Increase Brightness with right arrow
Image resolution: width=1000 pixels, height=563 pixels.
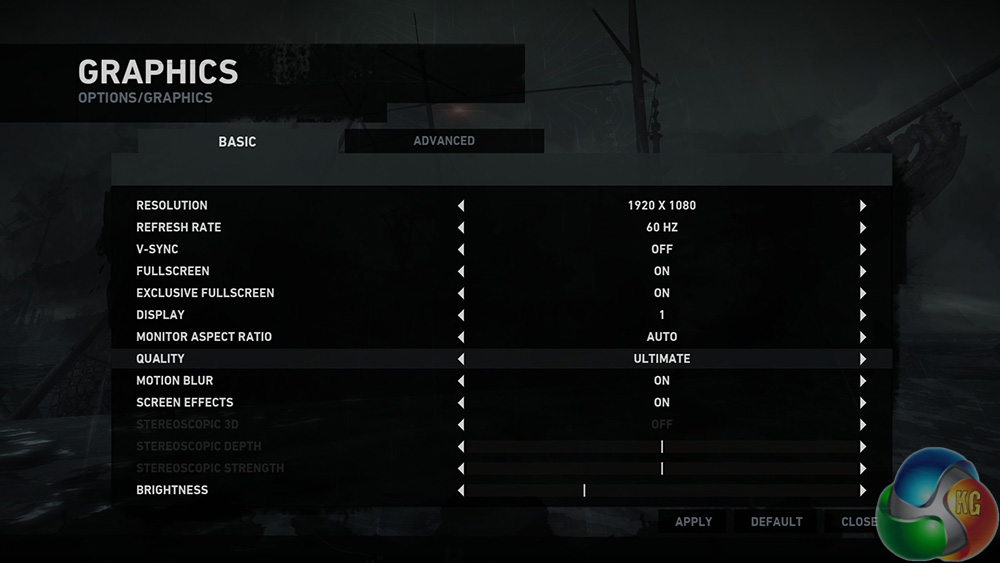point(862,491)
